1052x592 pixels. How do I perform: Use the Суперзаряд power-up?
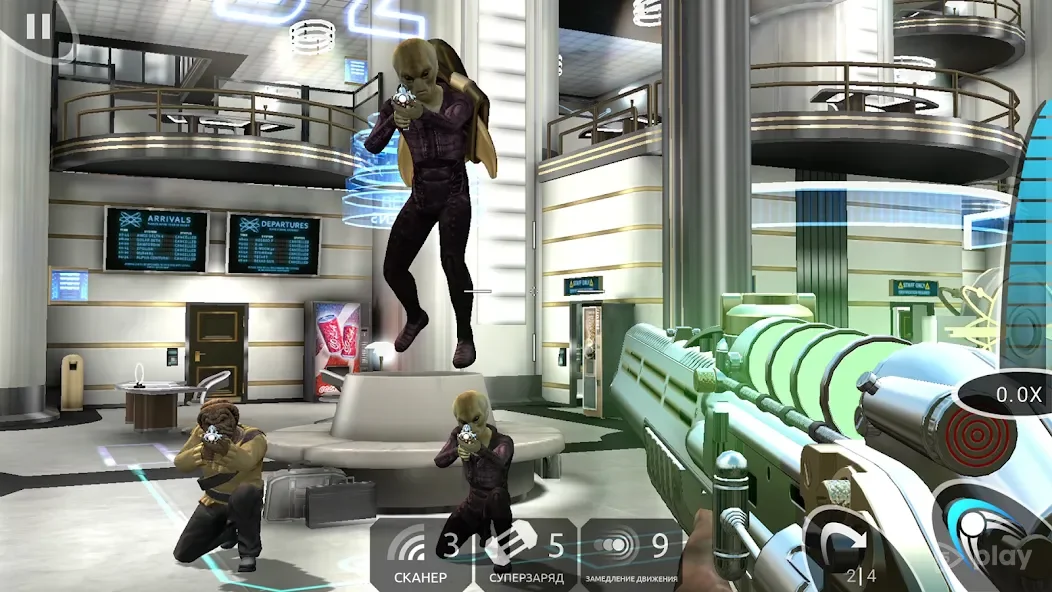tap(527, 553)
